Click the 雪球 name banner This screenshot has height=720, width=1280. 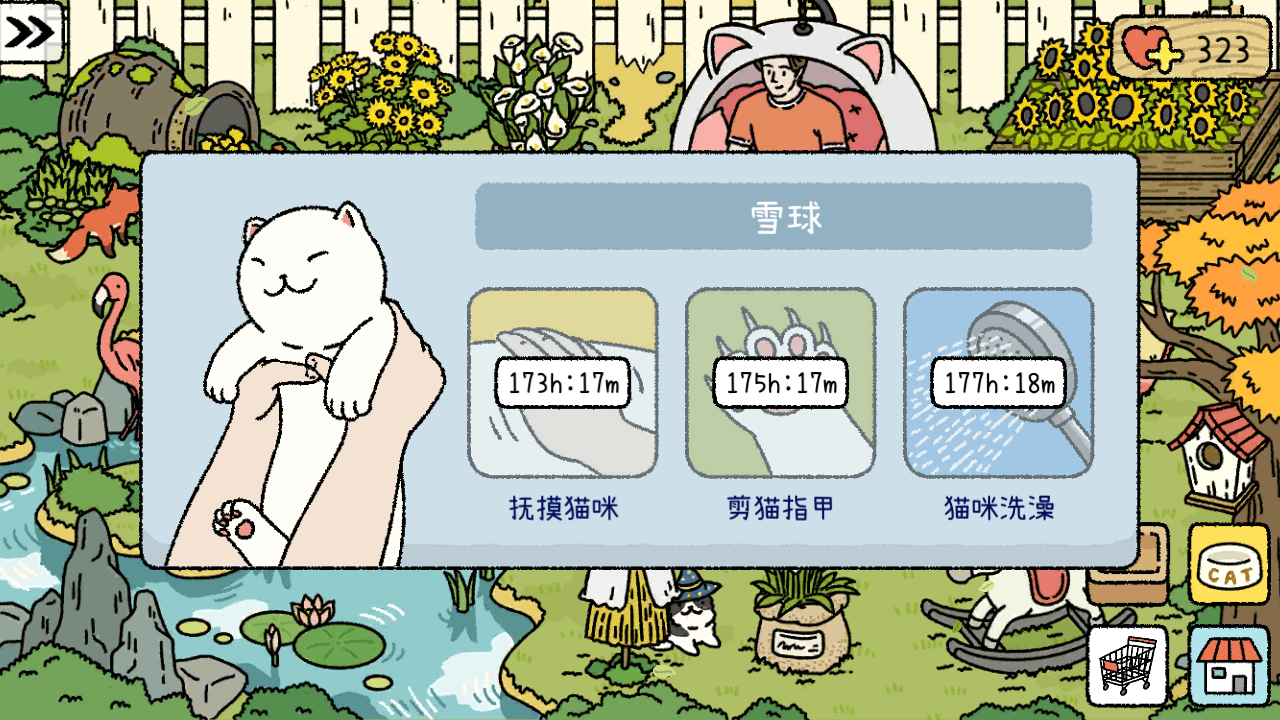[x=783, y=216]
